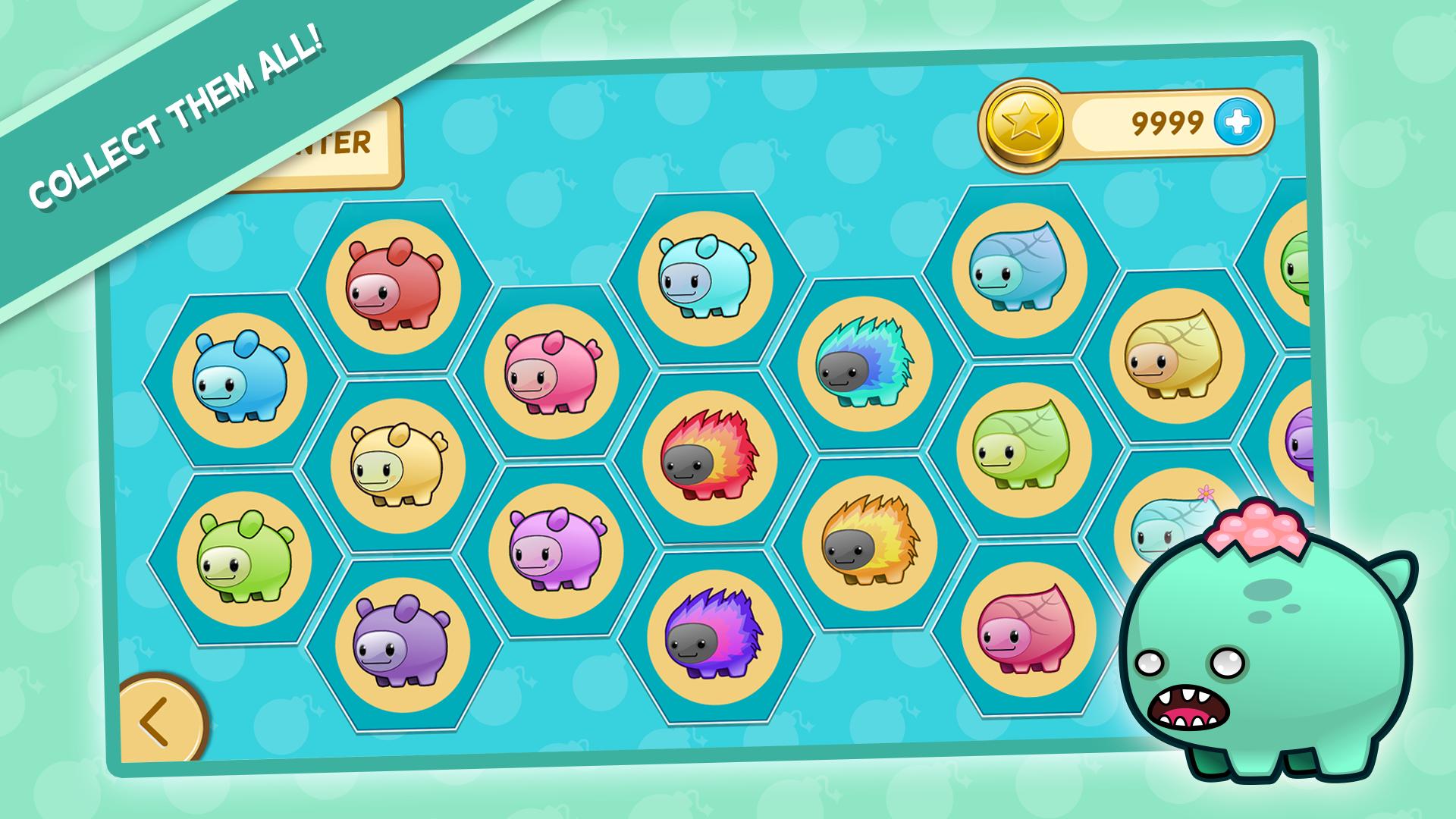Image resolution: width=1456 pixels, height=819 pixels.
Task: Choose the blue leaf-backed creature tile
Action: [x=1020, y=271]
